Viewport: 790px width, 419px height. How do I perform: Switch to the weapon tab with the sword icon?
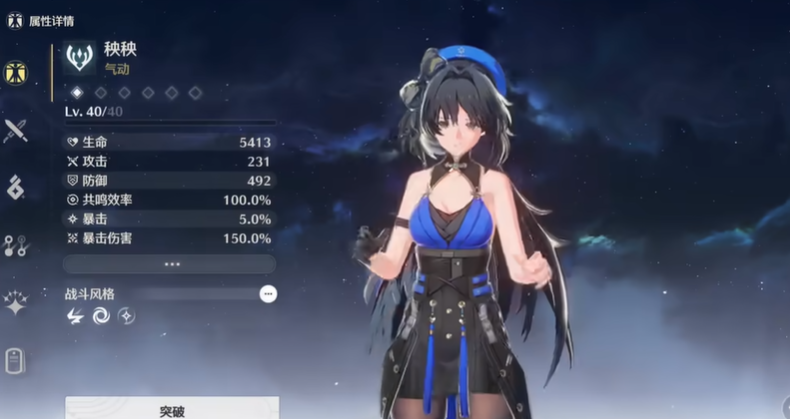(x=16, y=130)
